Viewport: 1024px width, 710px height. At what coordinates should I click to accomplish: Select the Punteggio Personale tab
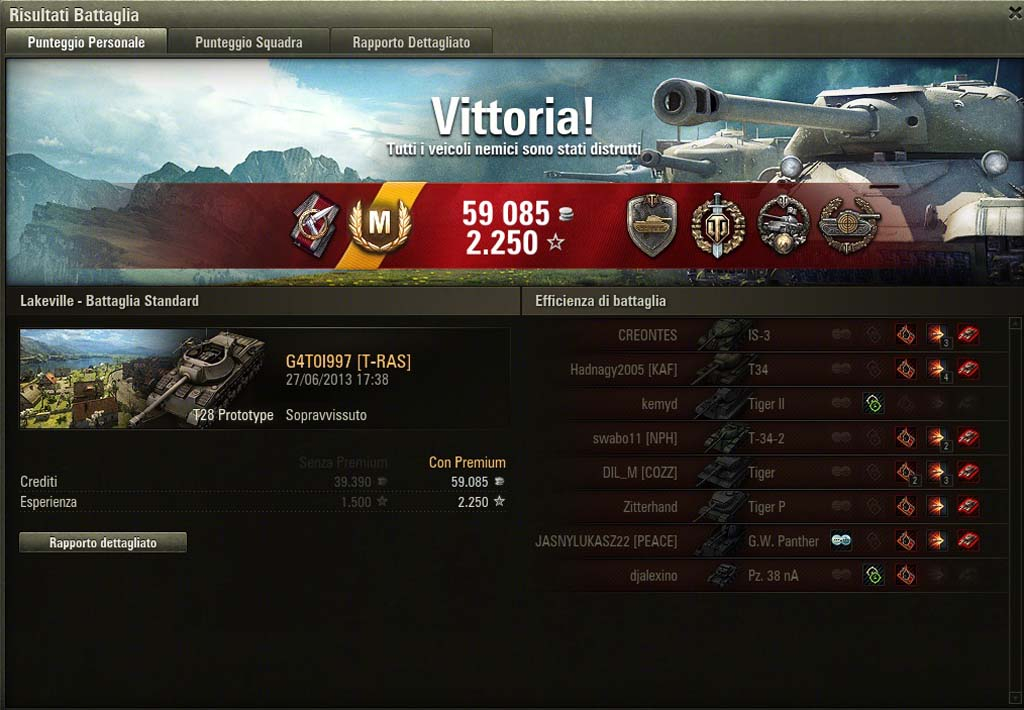click(x=86, y=42)
